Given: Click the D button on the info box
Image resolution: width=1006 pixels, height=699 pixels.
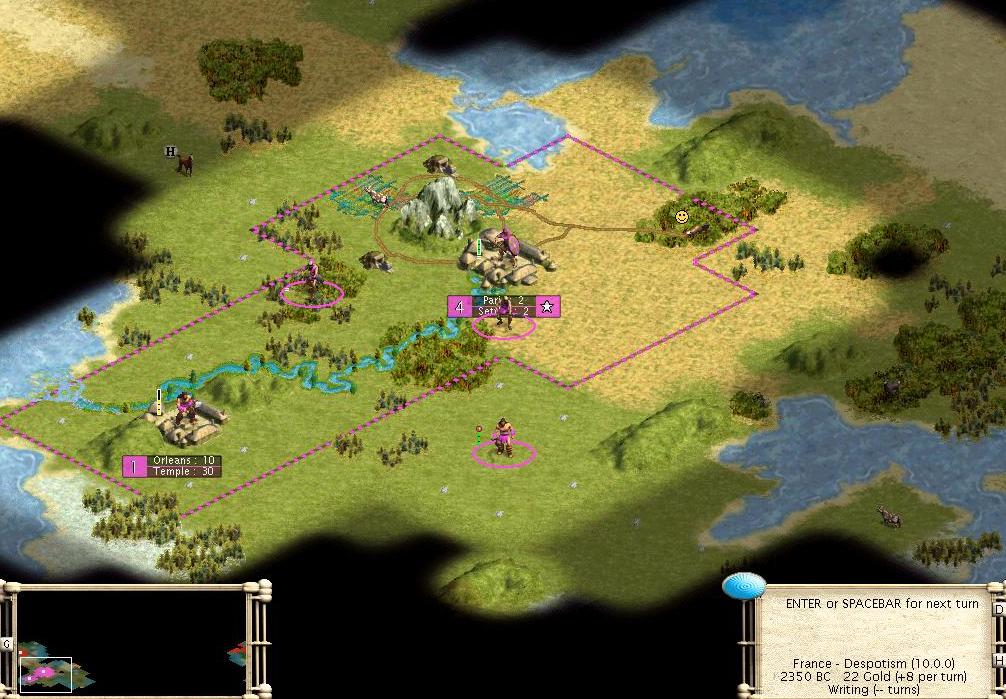Looking at the screenshot, I should [x=998, y=609].
